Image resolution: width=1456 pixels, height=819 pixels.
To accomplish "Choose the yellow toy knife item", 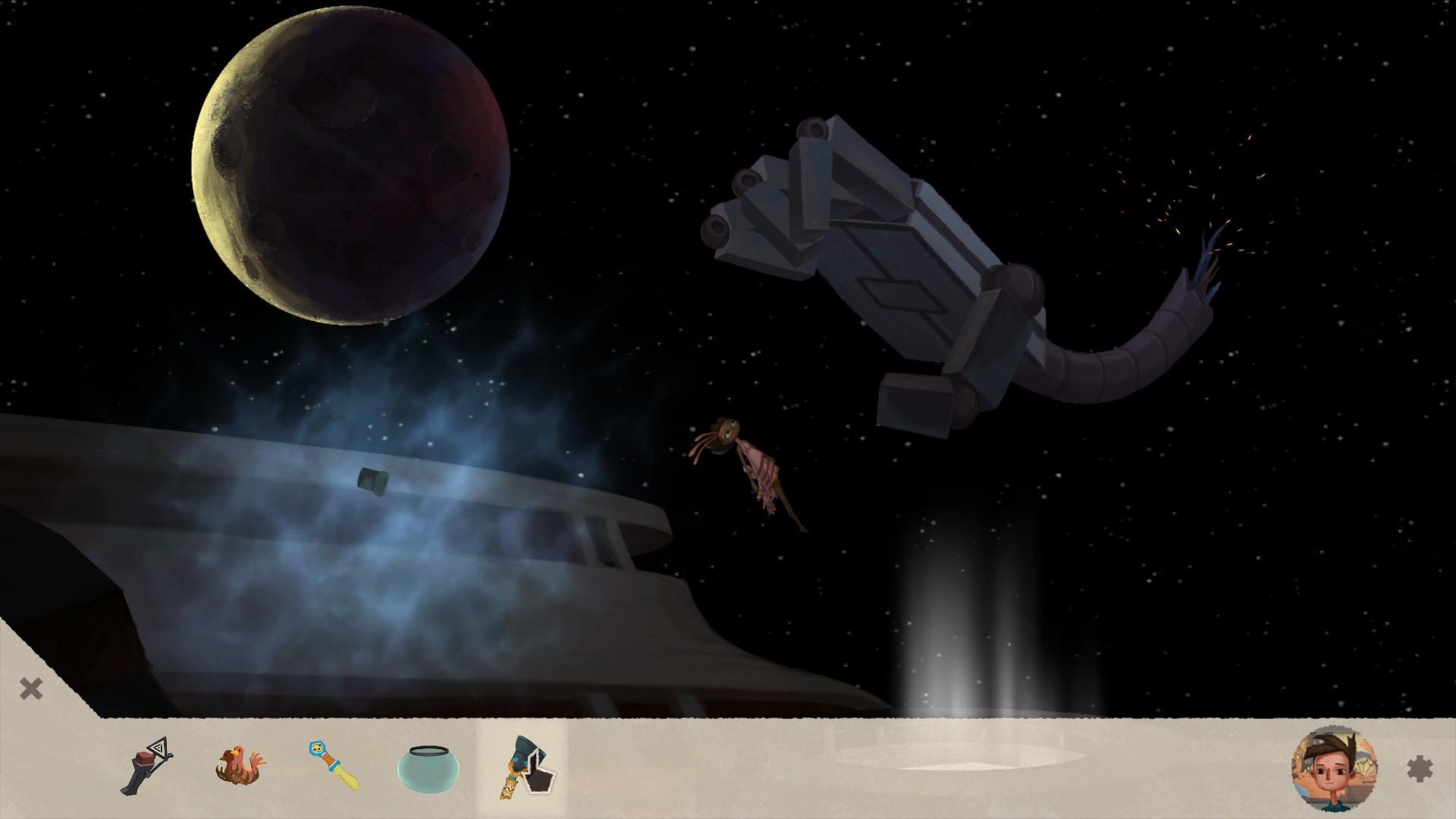I will (334, 766).
